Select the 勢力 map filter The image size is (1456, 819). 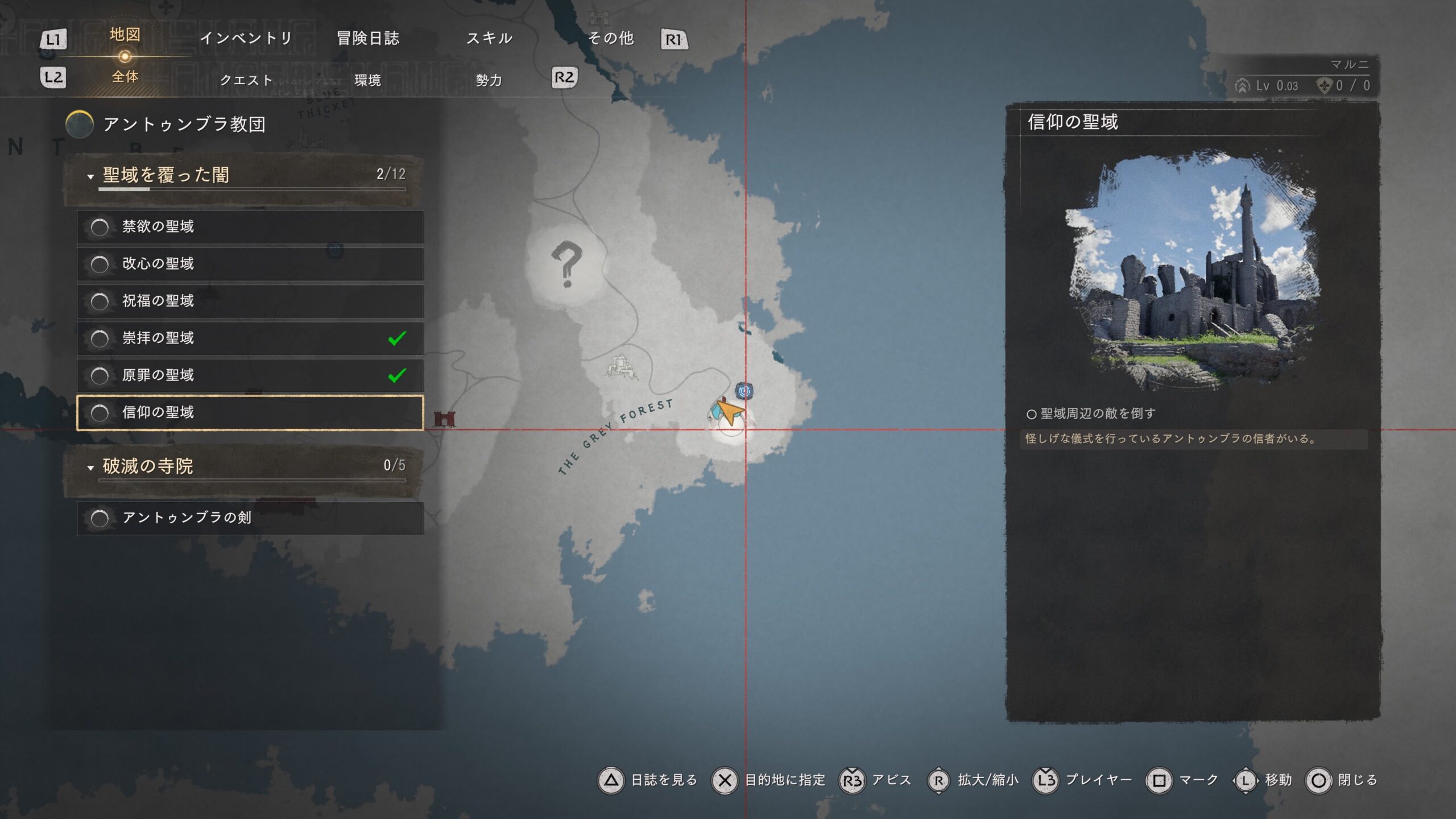click(x=489, y=80)
